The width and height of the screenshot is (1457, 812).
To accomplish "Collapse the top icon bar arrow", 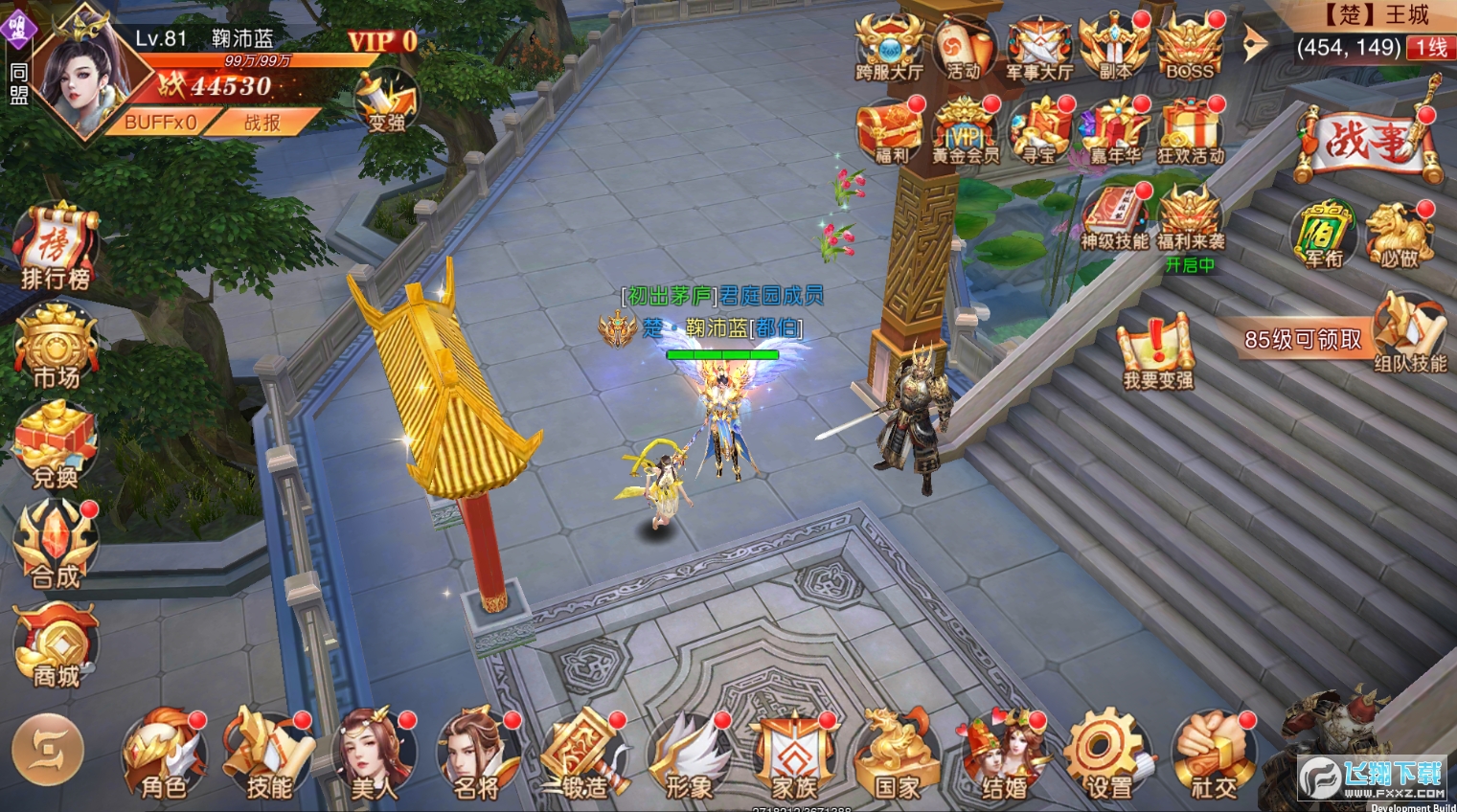I will pyautogui.click(x=1254, y=44).
